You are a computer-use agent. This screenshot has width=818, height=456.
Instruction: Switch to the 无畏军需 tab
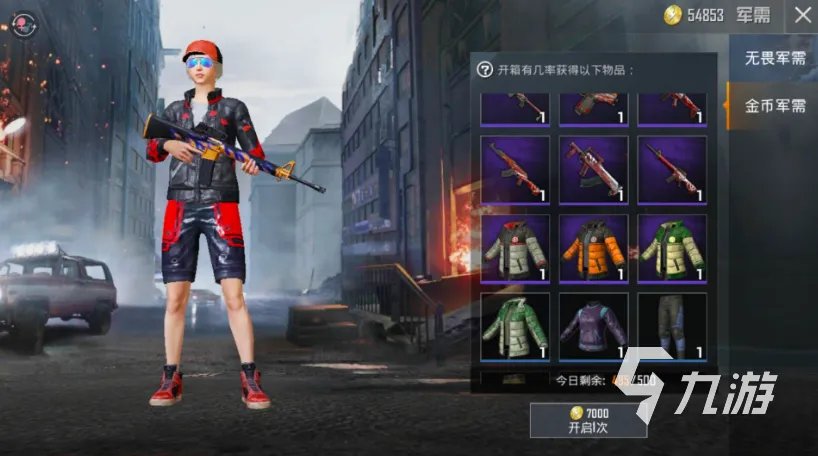pyautogui.click(x=774, y=58)
